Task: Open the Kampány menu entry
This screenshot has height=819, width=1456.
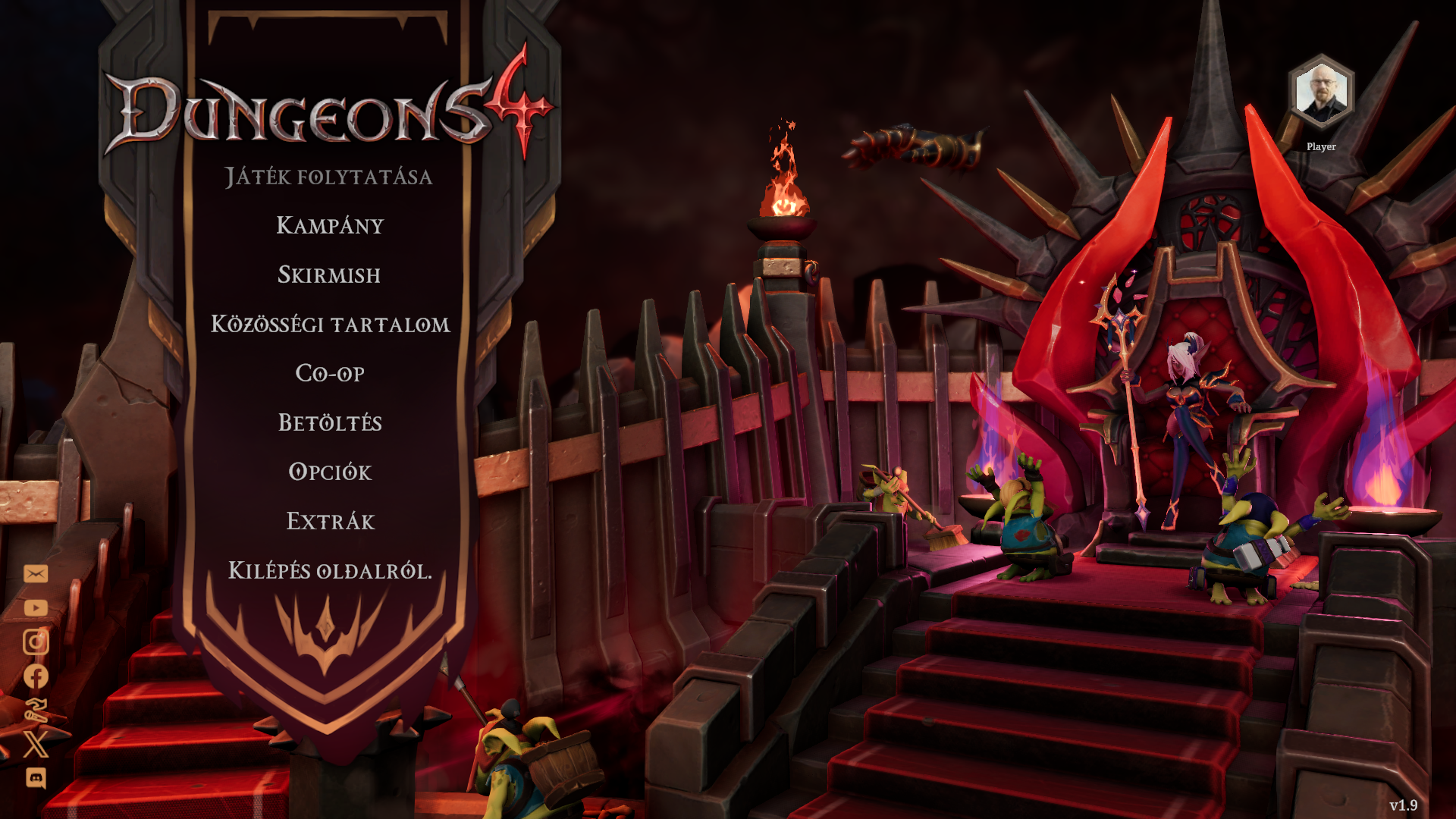Action: [x=330, y=225]
